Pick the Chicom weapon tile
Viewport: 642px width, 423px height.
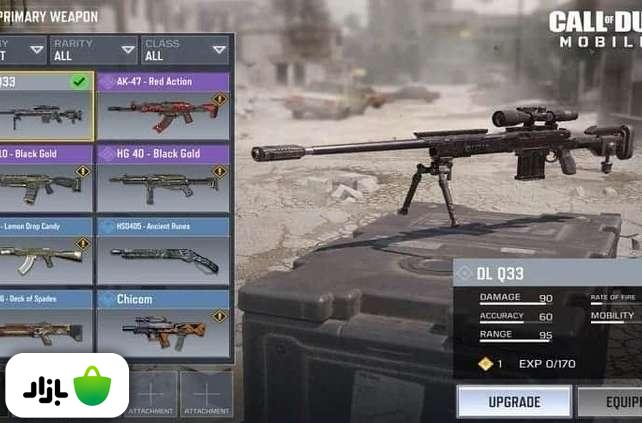pos(164,324)
